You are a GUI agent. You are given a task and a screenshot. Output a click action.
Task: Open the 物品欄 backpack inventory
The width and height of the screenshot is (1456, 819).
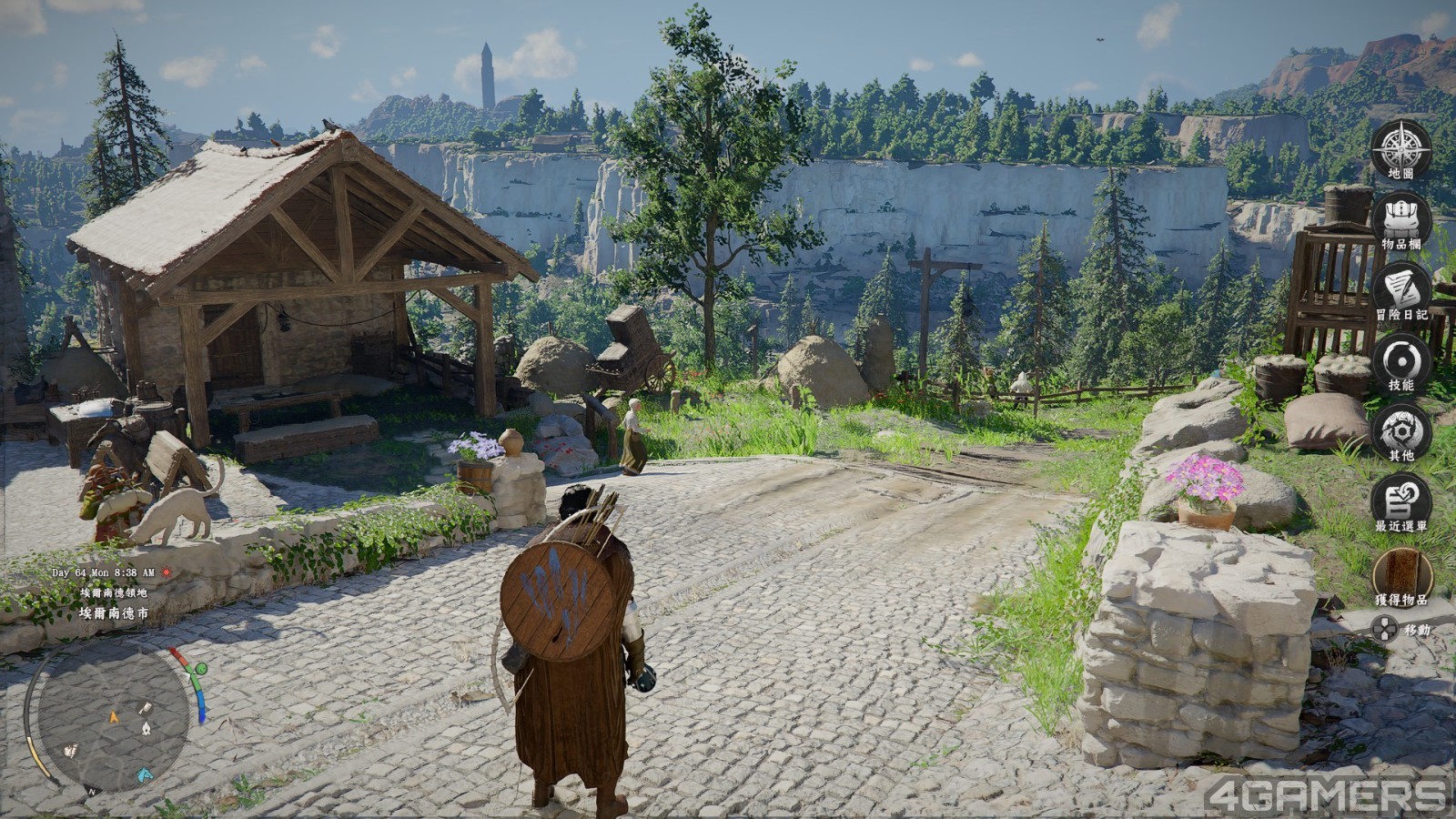coord(1401,217)
